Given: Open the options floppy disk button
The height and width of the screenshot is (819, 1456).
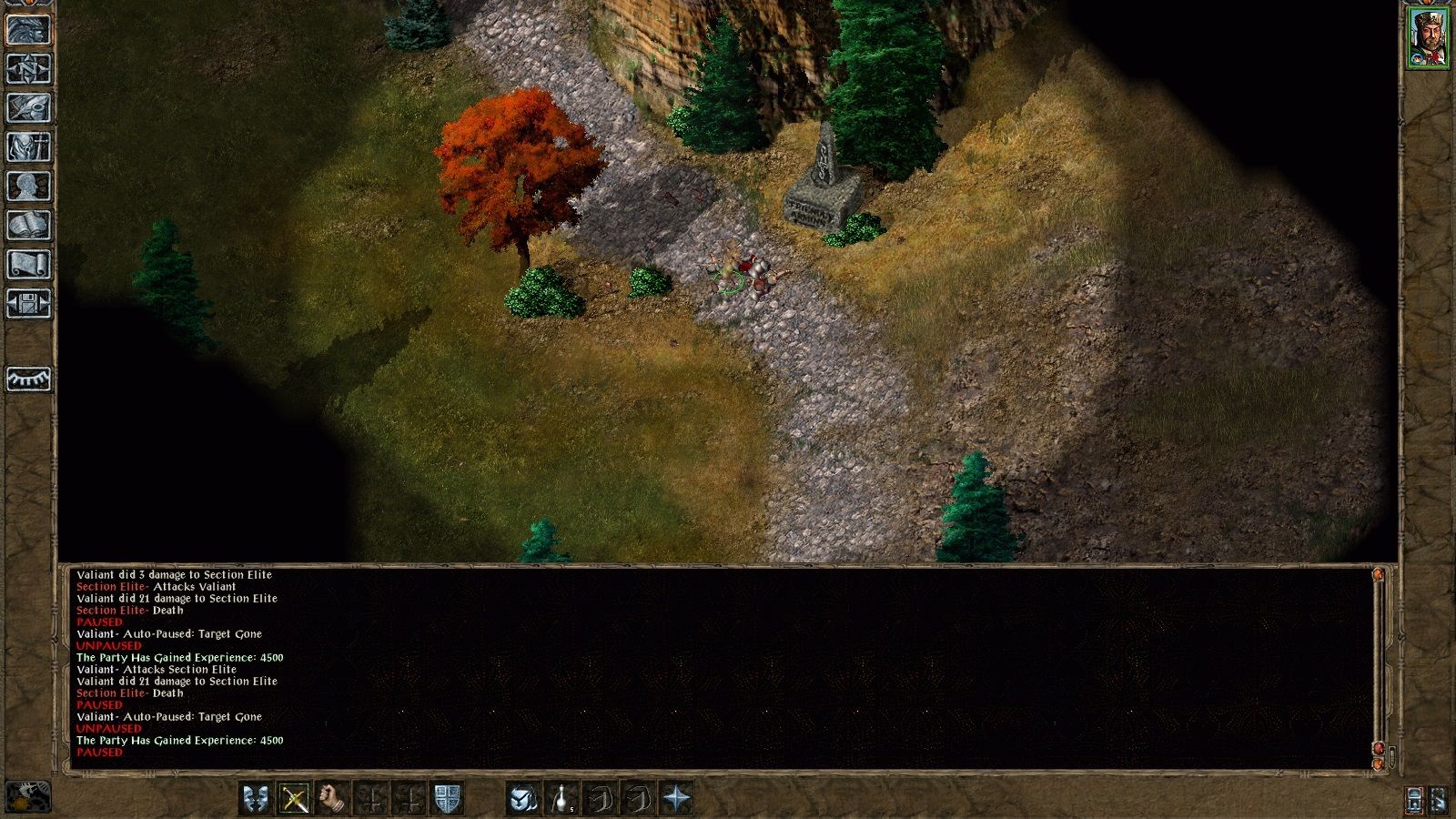Looking at the screenshot, I should 29,304.
